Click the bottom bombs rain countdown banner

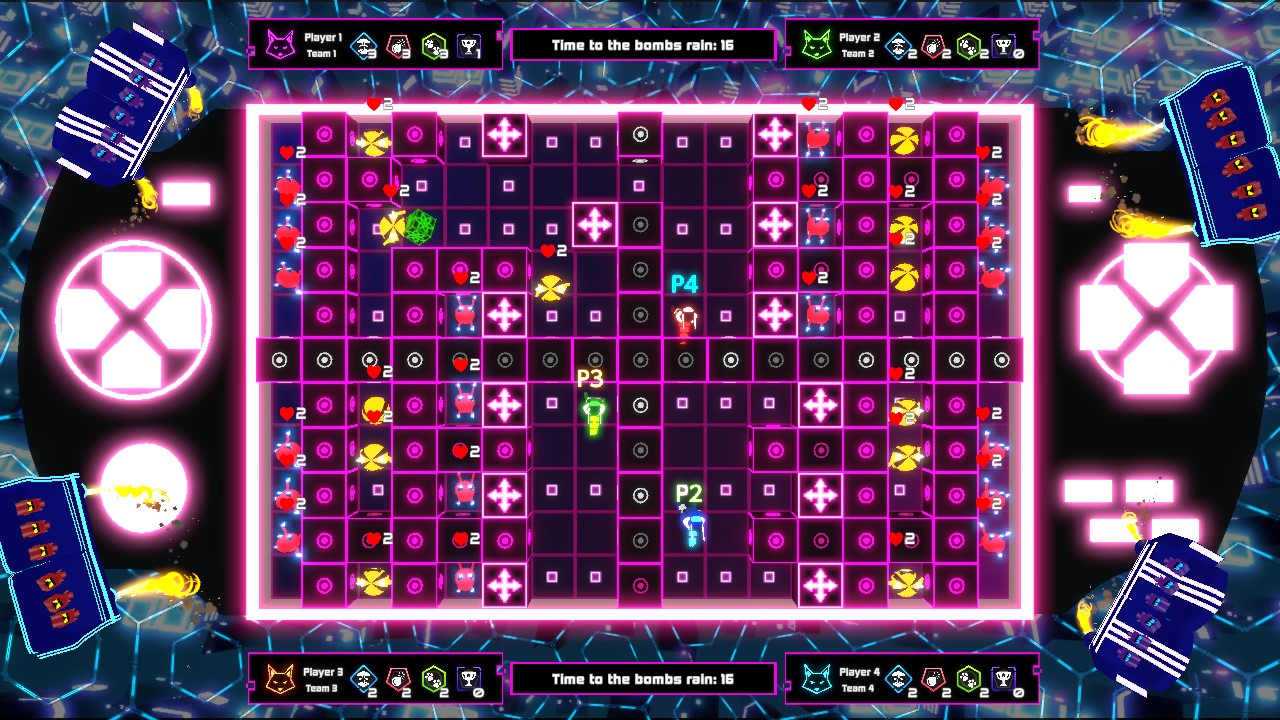tap(643, 677)
